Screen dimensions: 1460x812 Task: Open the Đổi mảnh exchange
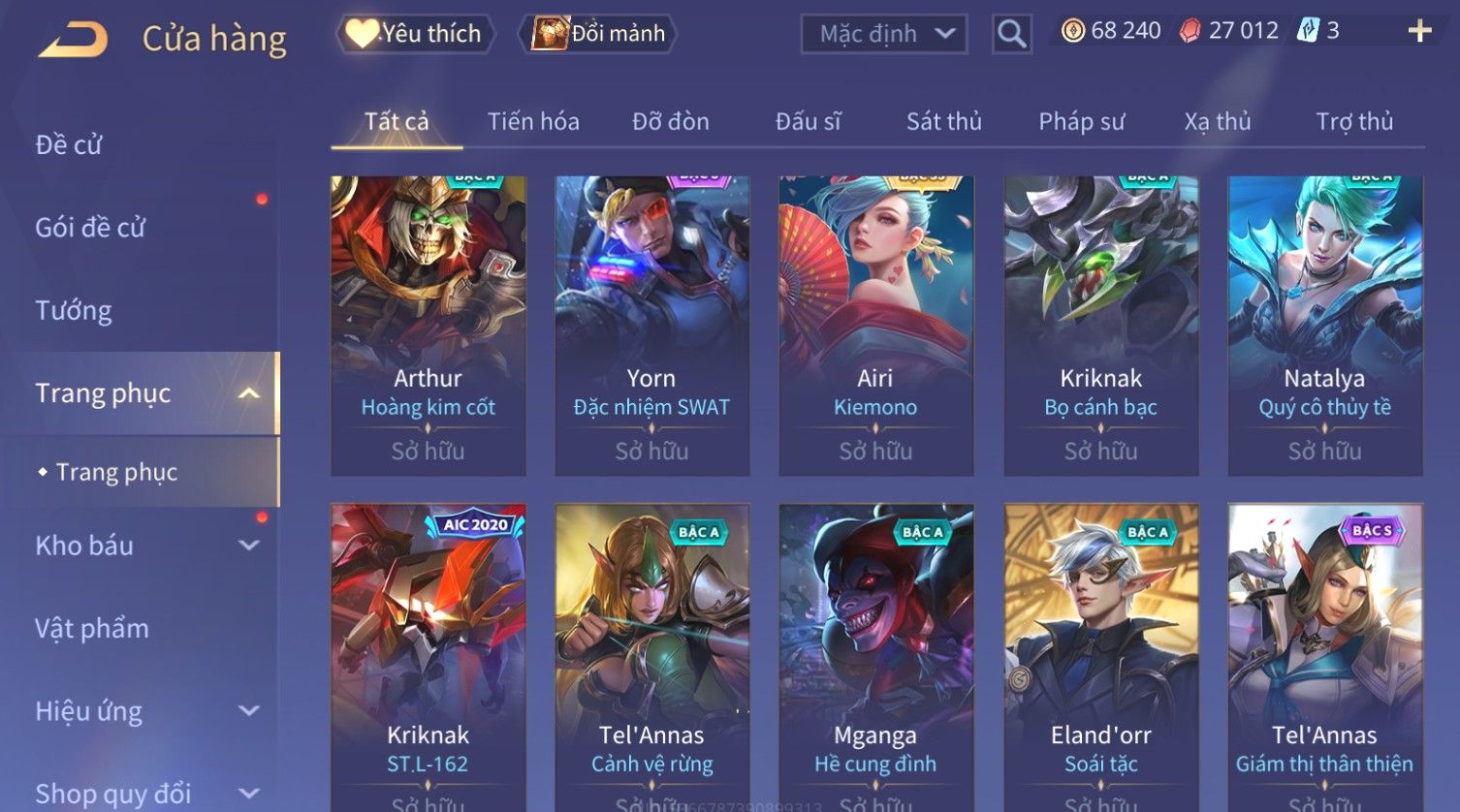[598, 34]
